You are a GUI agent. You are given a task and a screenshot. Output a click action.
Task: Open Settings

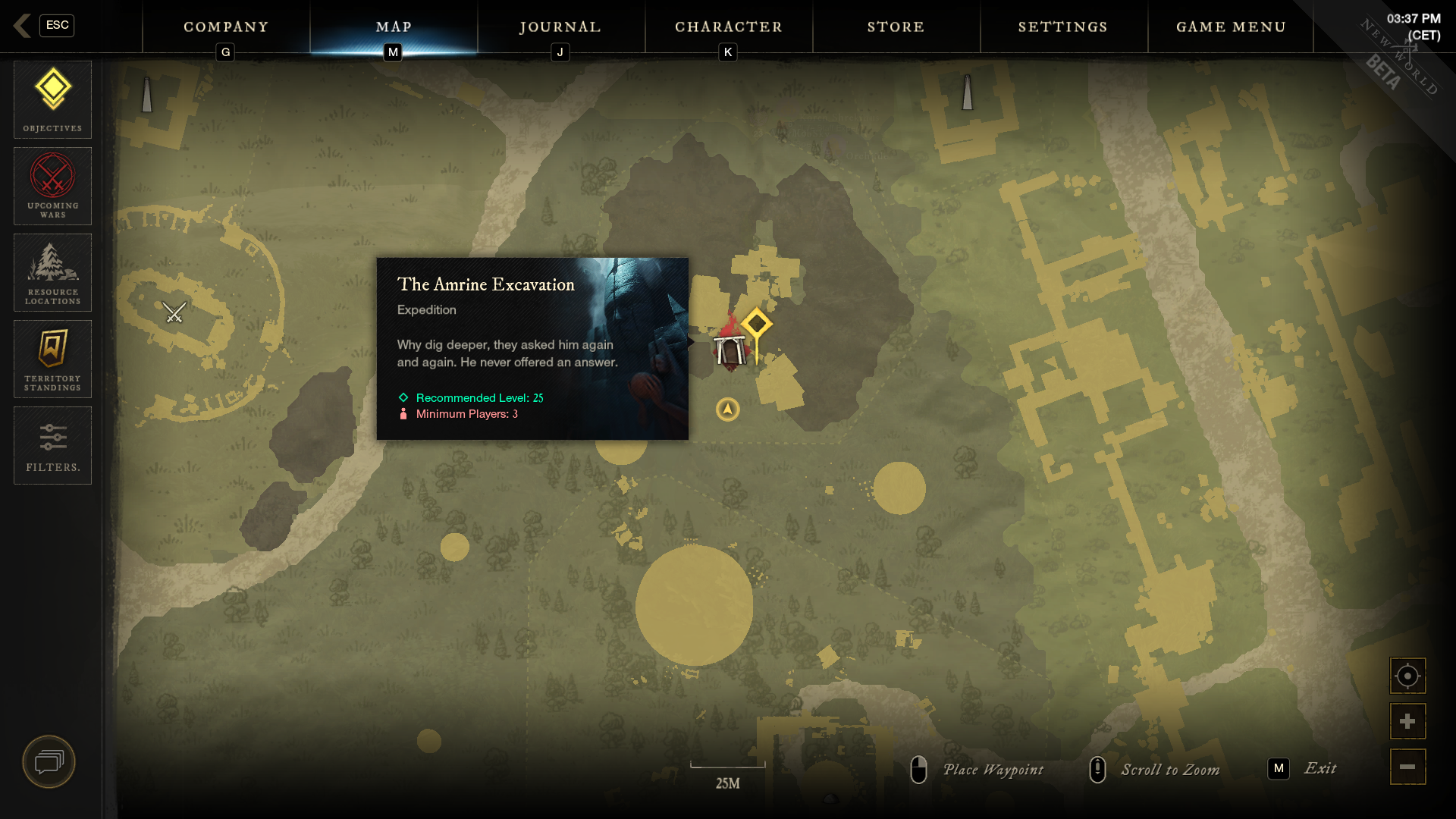(x=1062, y=27)
